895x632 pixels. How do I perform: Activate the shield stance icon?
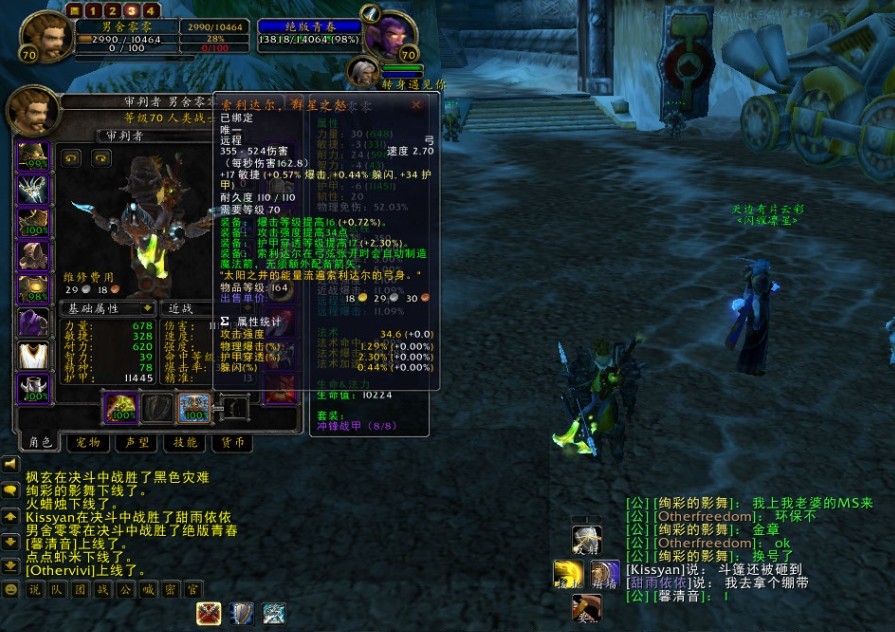click(241, 613)
